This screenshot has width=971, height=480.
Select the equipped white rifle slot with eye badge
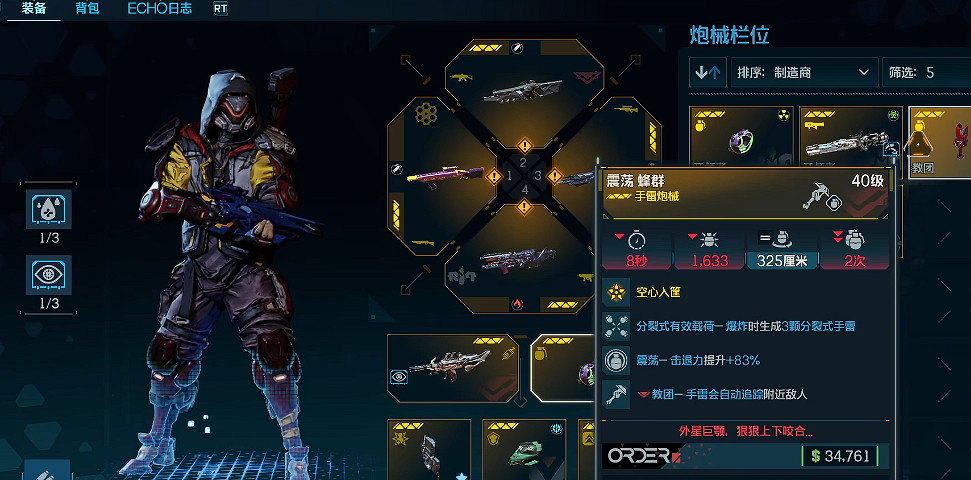pos(452,367)
